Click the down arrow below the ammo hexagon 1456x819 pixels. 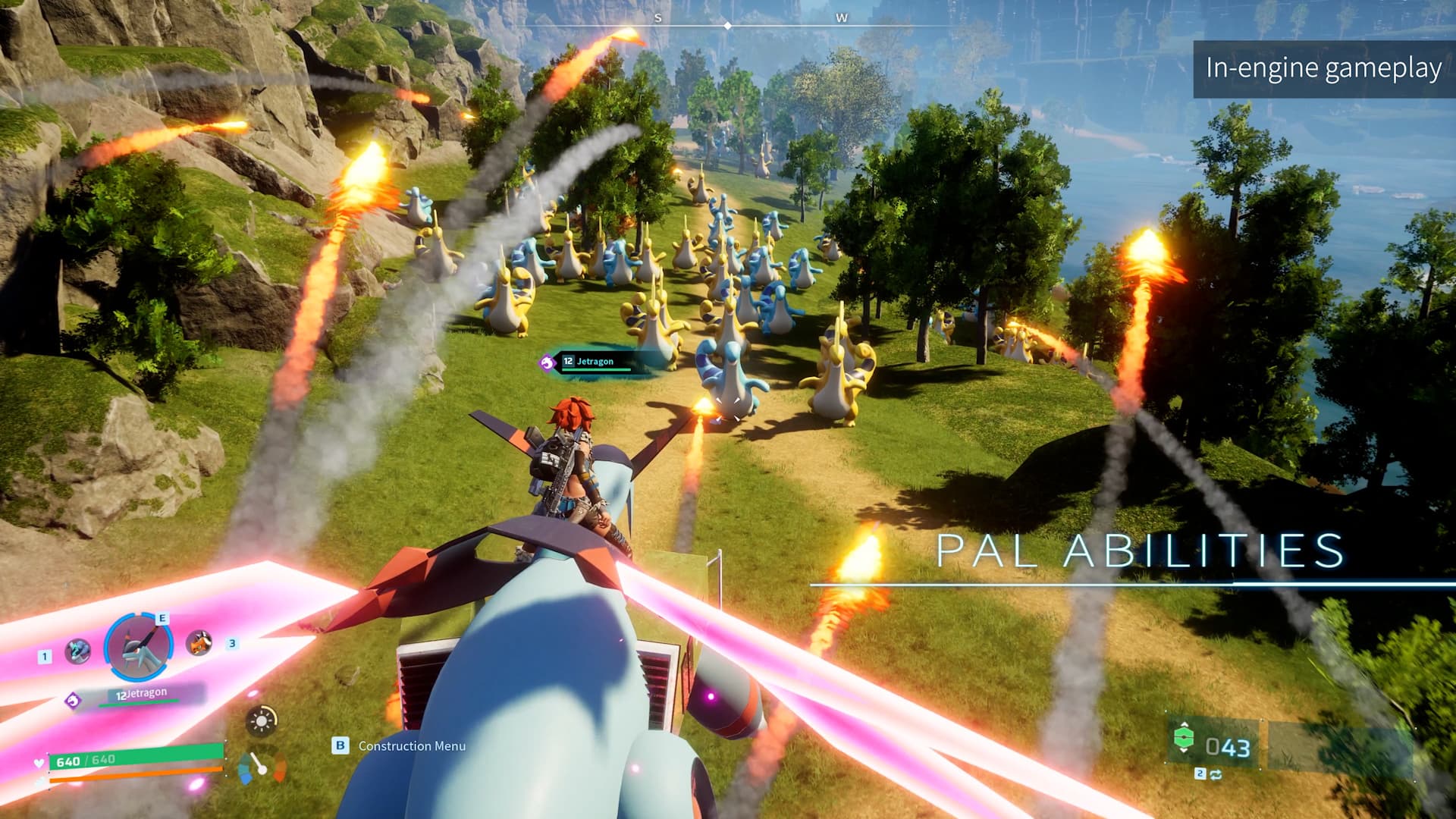click(1183, 750)
